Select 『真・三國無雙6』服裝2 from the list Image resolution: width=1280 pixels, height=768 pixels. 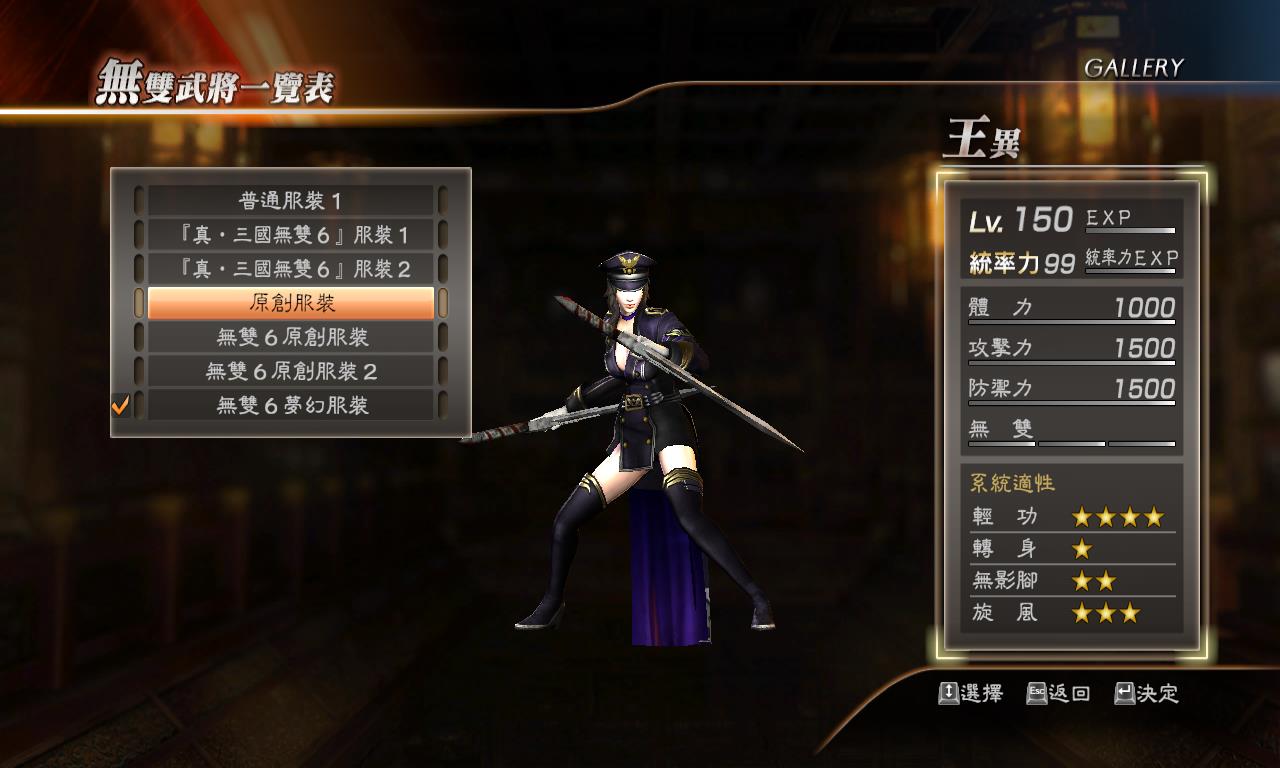[290, 268]
